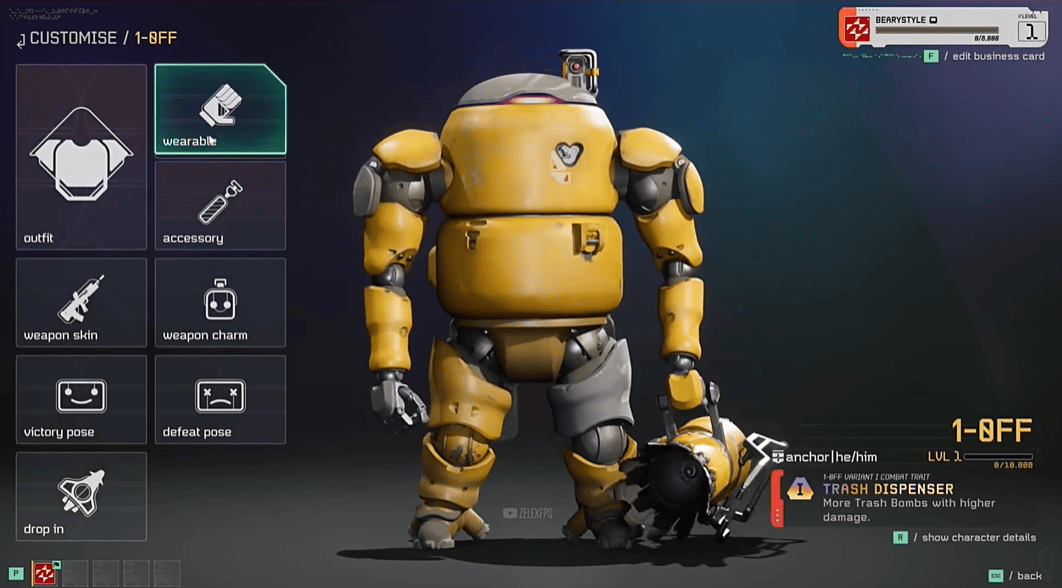Click the Customise breadcrumb back arrow

pos(21,40)
